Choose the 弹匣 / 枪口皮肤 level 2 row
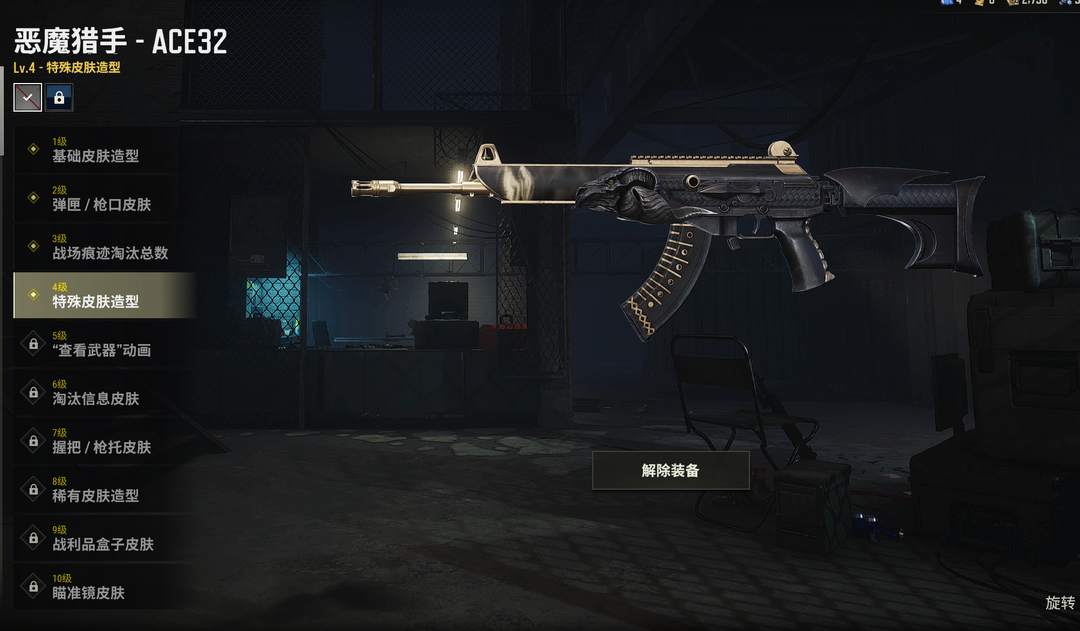1080x631 pixels. [x=98, y=198]
